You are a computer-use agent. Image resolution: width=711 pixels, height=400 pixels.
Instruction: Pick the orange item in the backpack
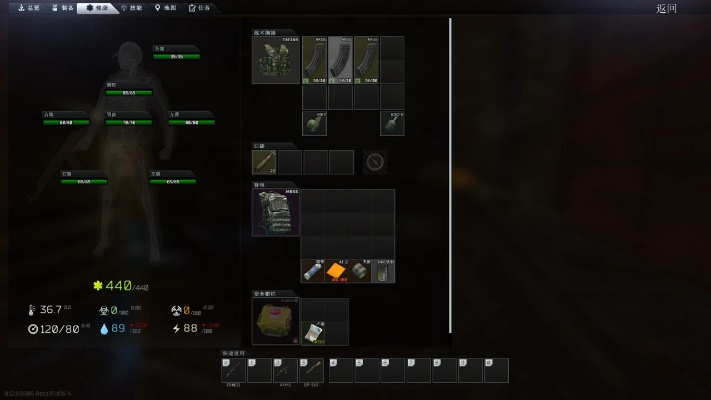coord(336,271)
